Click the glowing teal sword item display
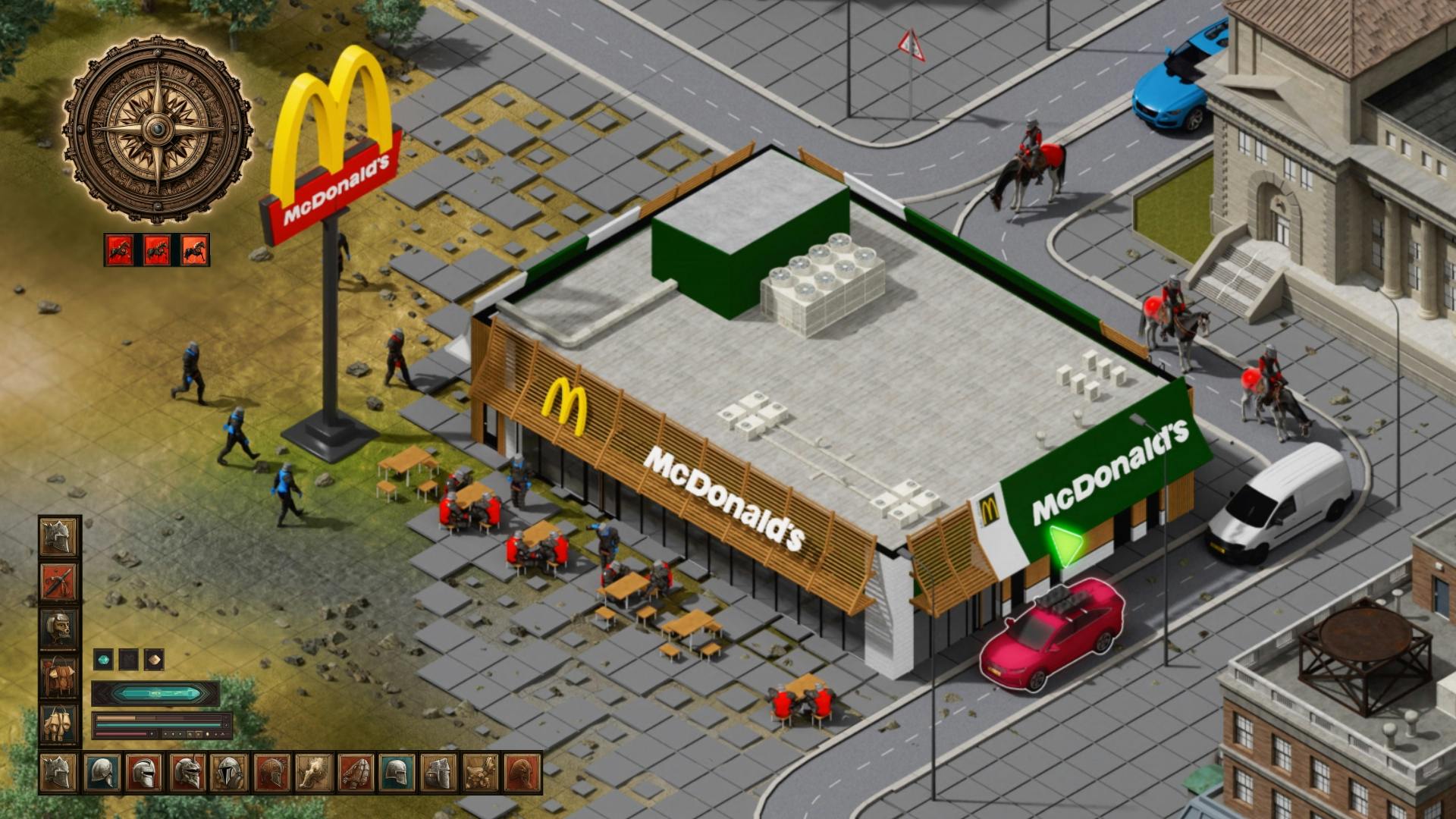The image size is (1456, 819). 157,694
